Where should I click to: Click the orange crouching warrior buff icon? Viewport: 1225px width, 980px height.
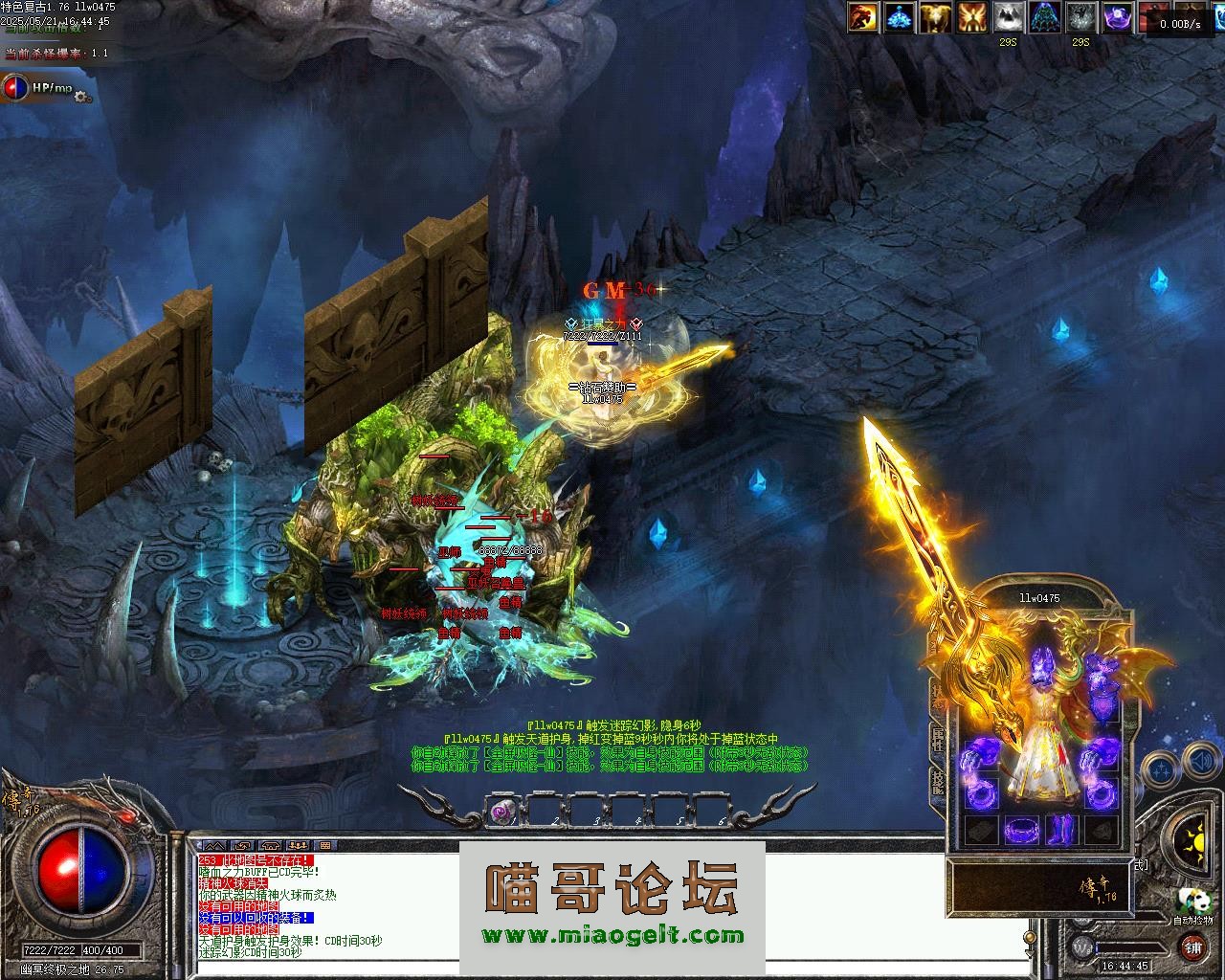pyautogui.click(x=862, y=17)
